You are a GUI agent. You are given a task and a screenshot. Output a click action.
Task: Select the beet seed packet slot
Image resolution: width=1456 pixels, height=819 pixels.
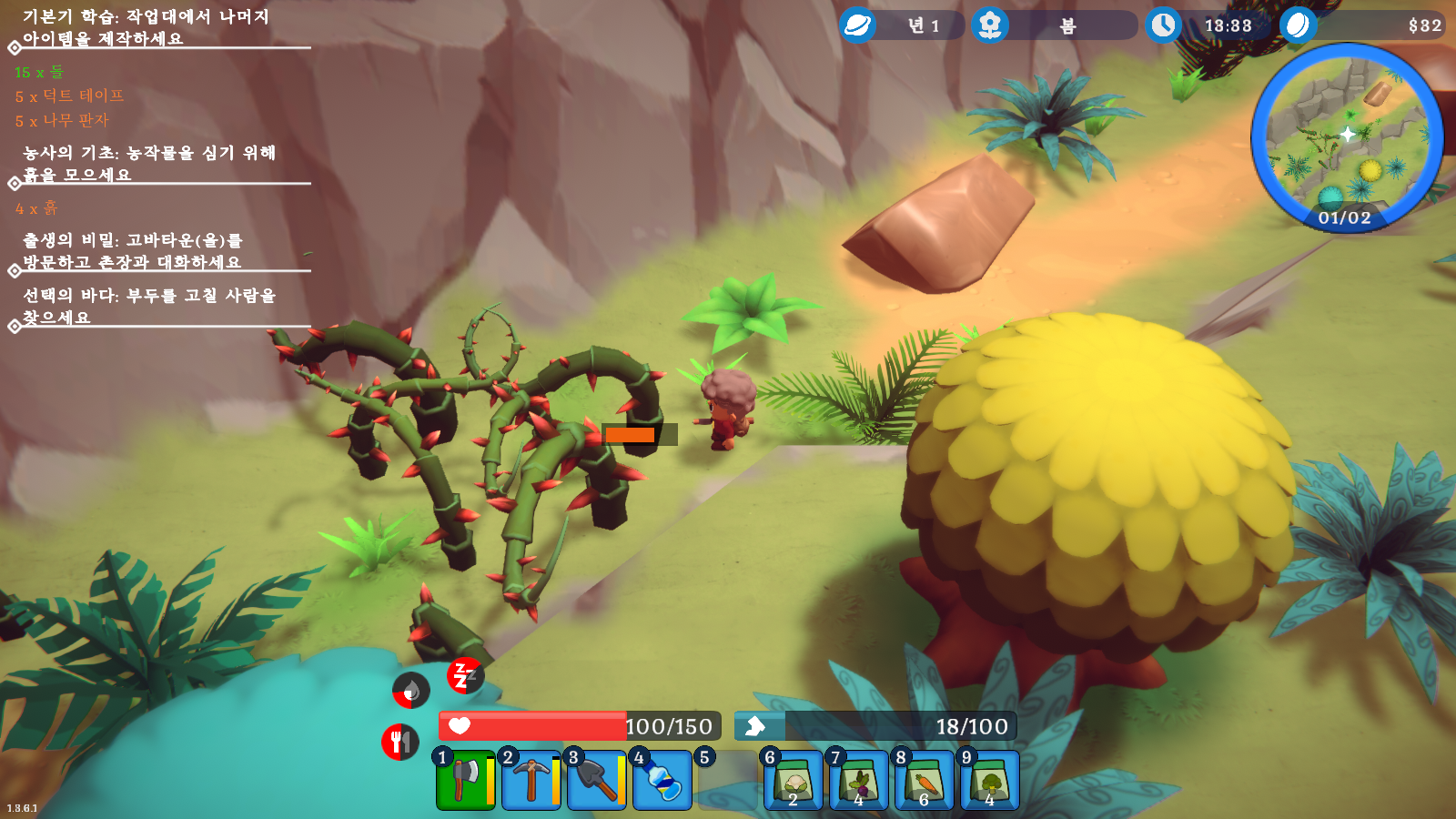858,780
